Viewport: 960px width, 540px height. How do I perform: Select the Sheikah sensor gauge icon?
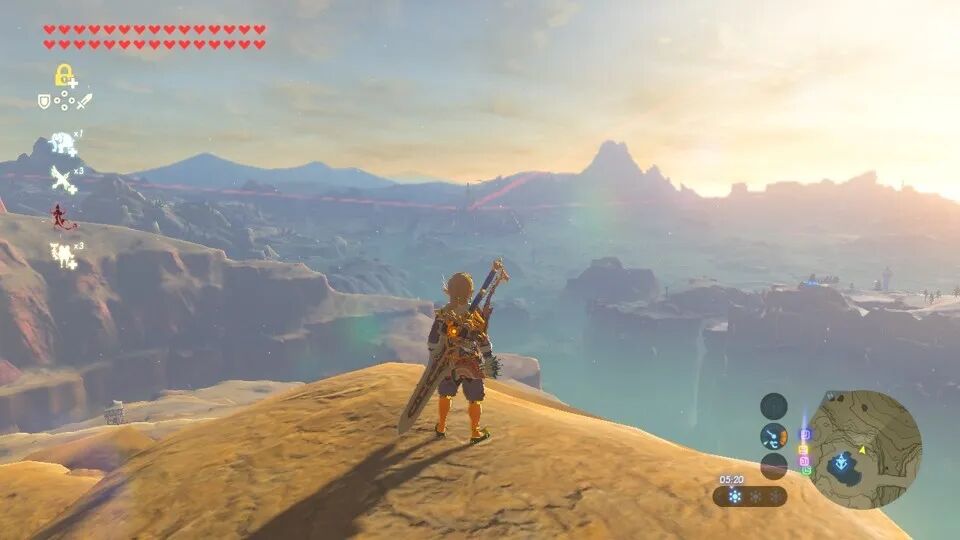point(774,436)
